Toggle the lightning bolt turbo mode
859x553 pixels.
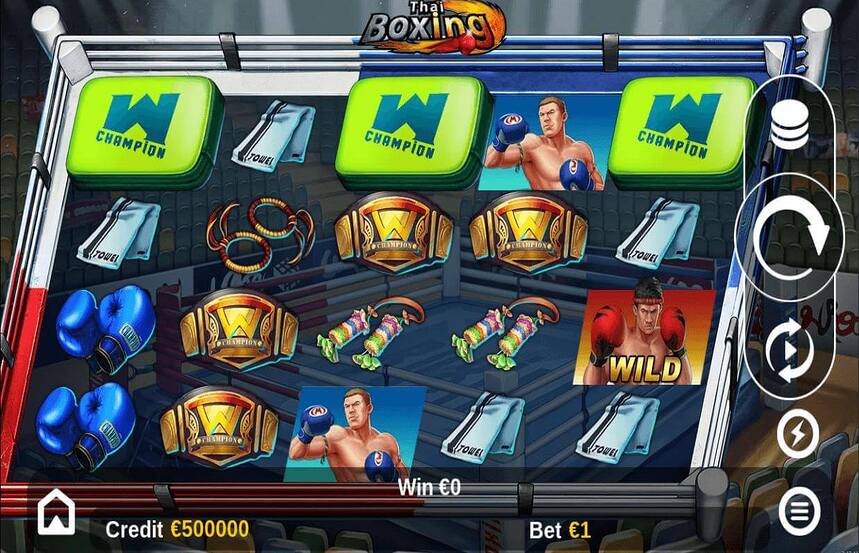pyautogui.click(x=798, y=435)
